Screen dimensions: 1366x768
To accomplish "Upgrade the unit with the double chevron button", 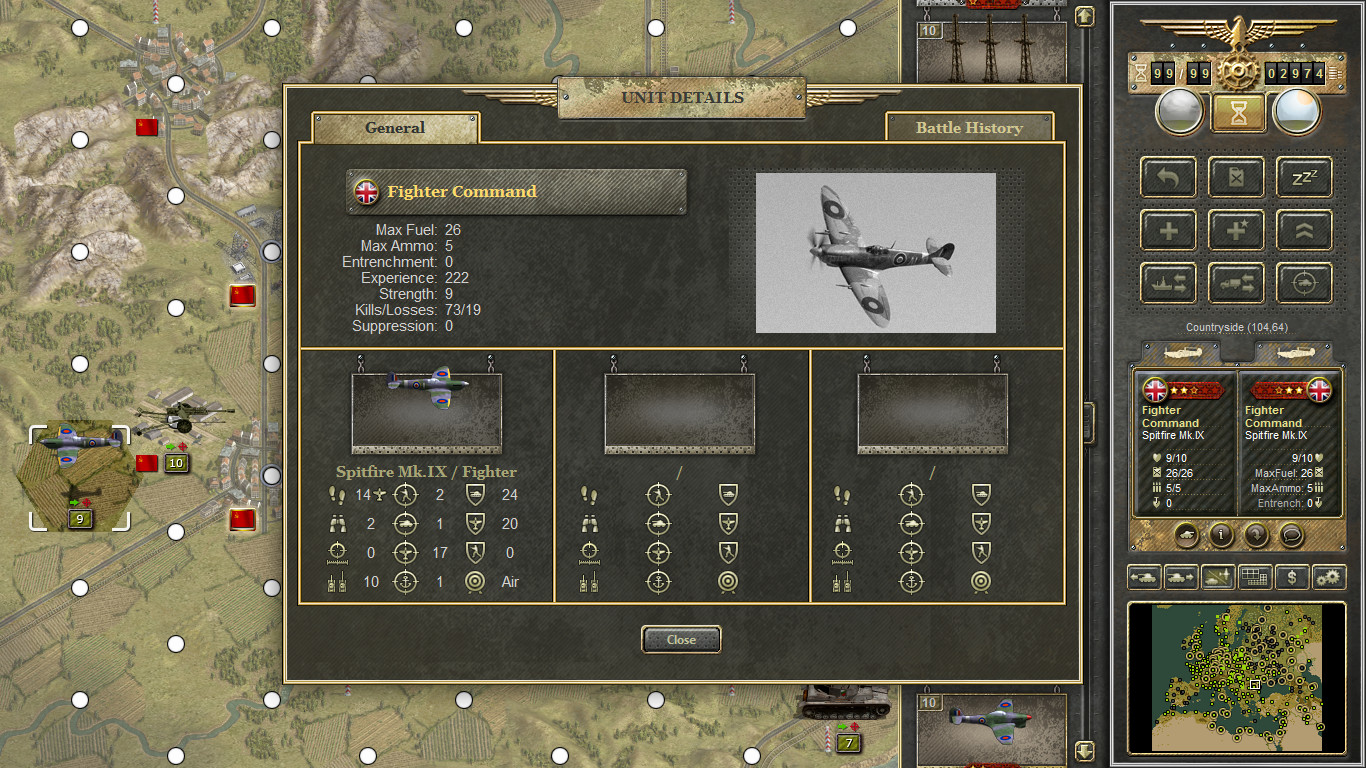I will point(1304,231).
